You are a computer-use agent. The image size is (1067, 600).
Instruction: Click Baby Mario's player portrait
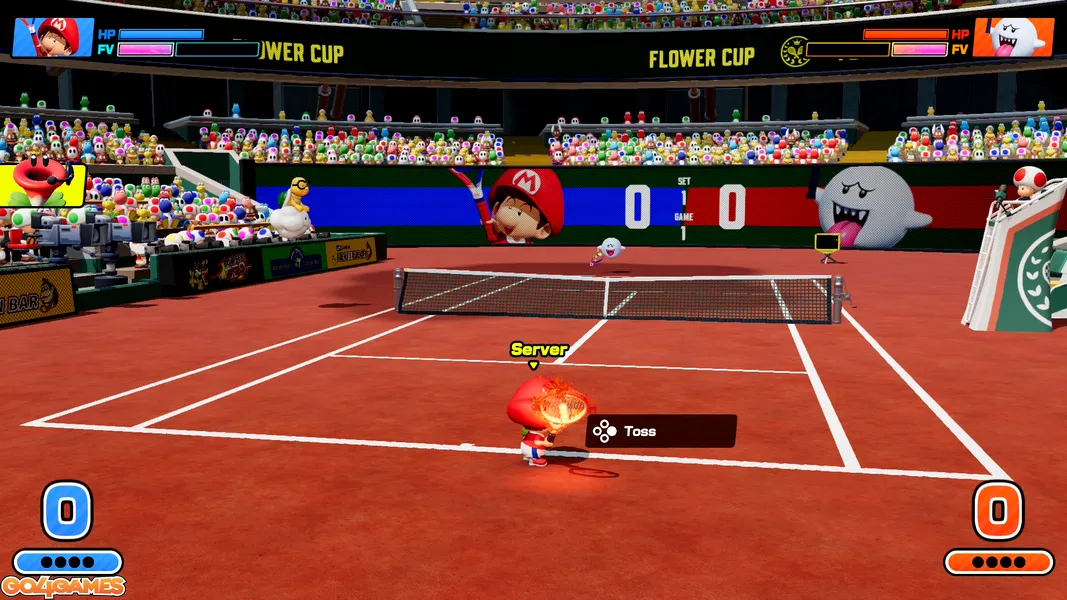[x=52, y=37]
